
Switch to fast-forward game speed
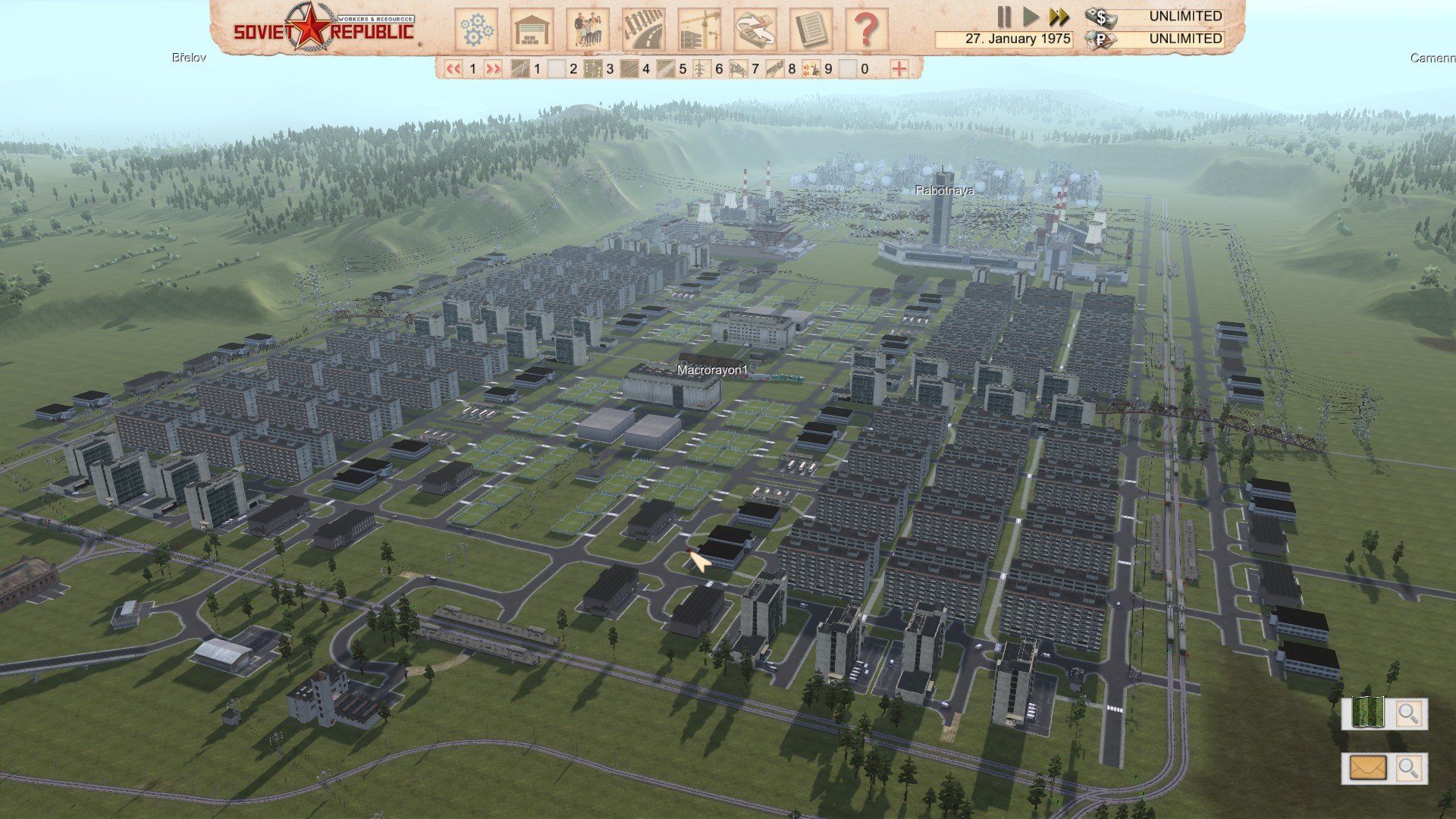1059,17
